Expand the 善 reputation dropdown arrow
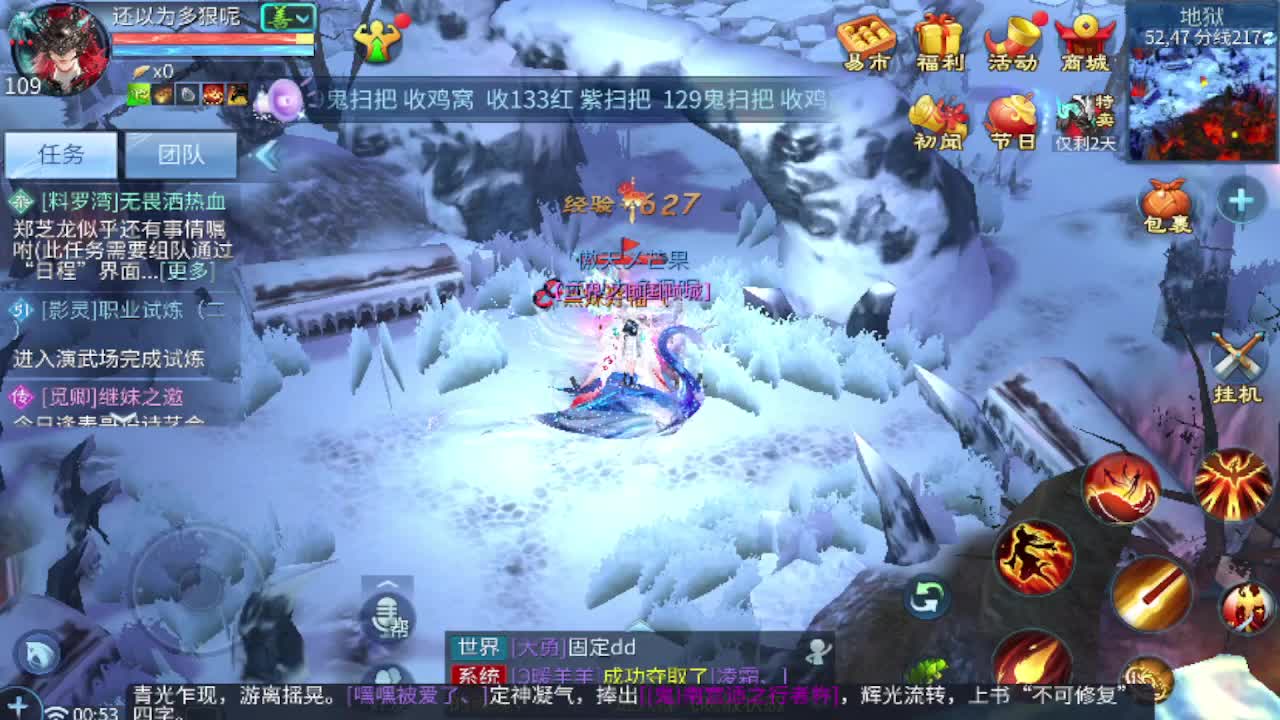This screenshot has height=720, width=1280. tap(303, 17)
